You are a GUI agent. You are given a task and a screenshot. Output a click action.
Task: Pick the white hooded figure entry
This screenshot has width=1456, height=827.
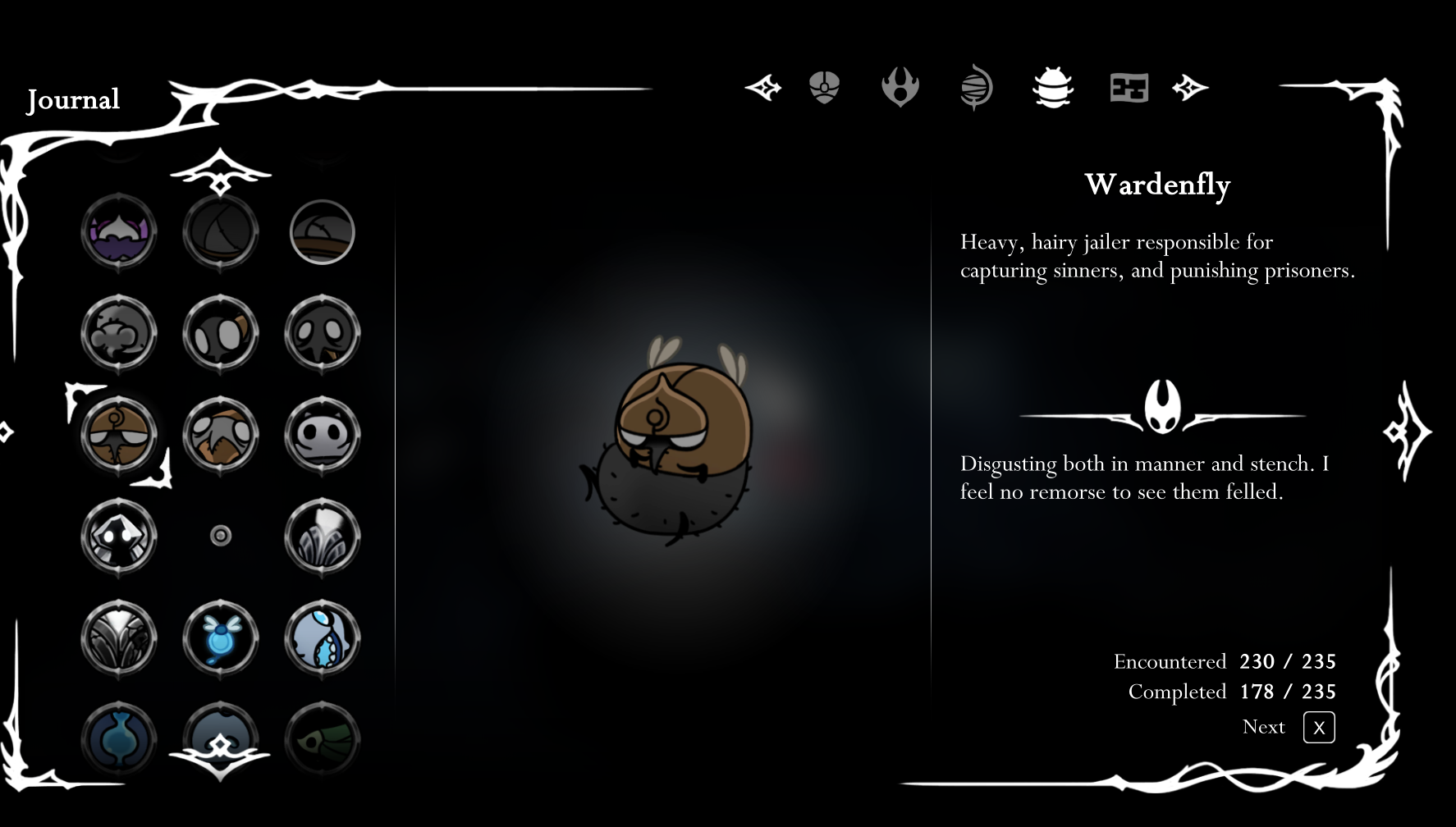click(119, 537)
